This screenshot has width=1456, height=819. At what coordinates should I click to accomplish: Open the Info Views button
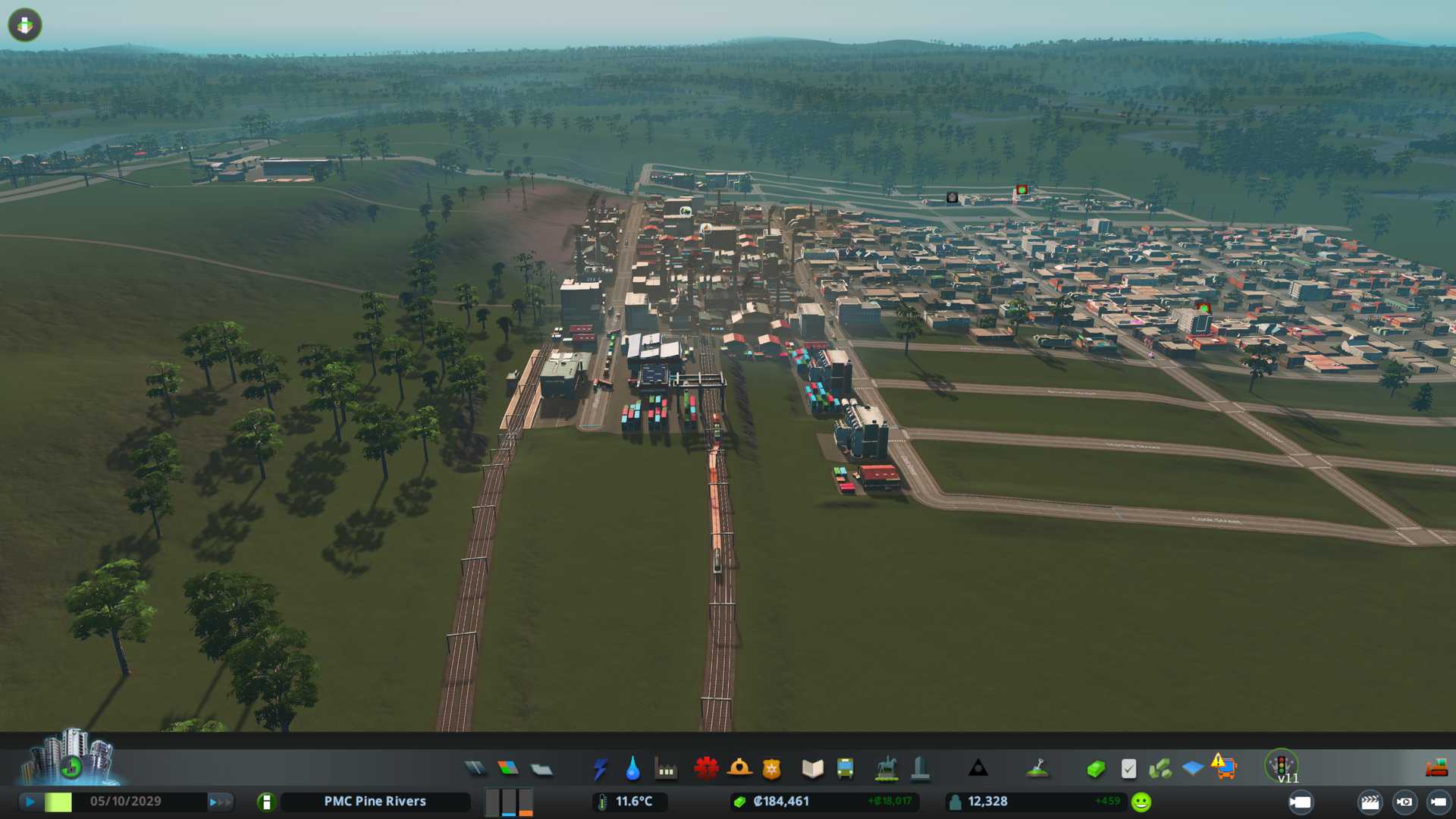coord(25,25)
